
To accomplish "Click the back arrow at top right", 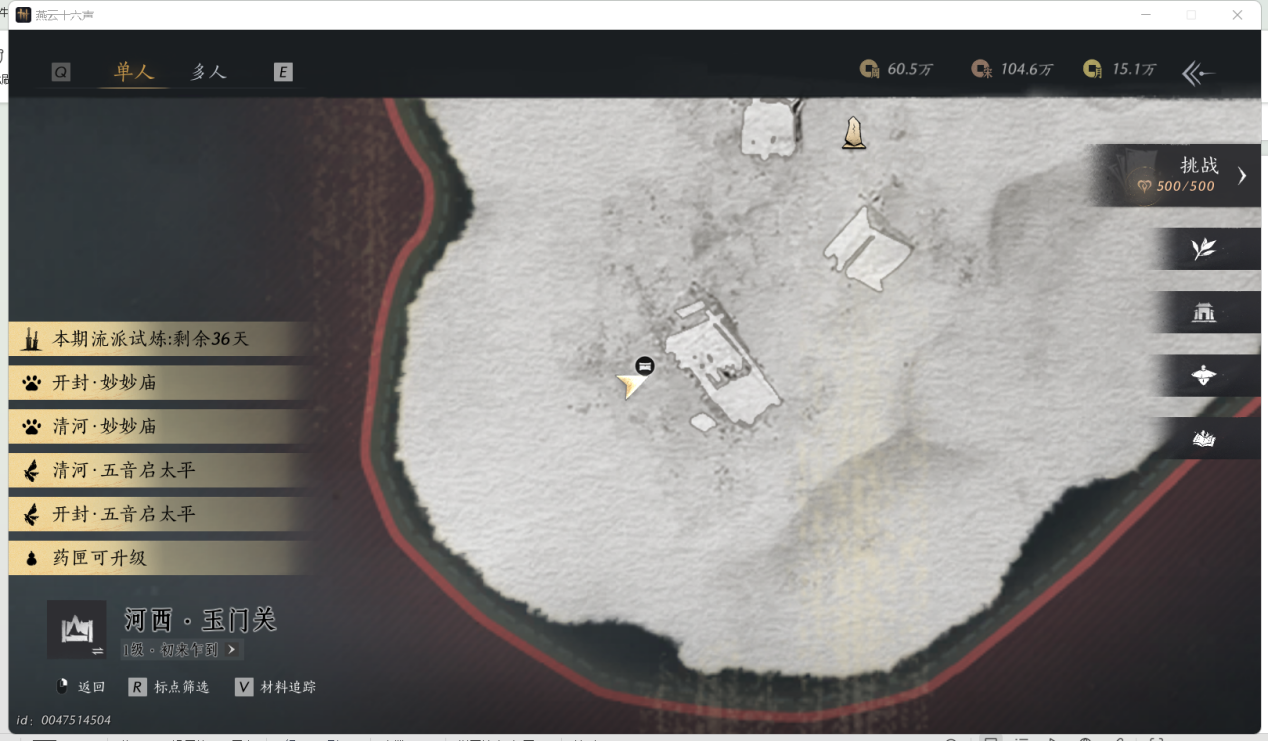I will pyautogui.click(x=1198, y=73).
